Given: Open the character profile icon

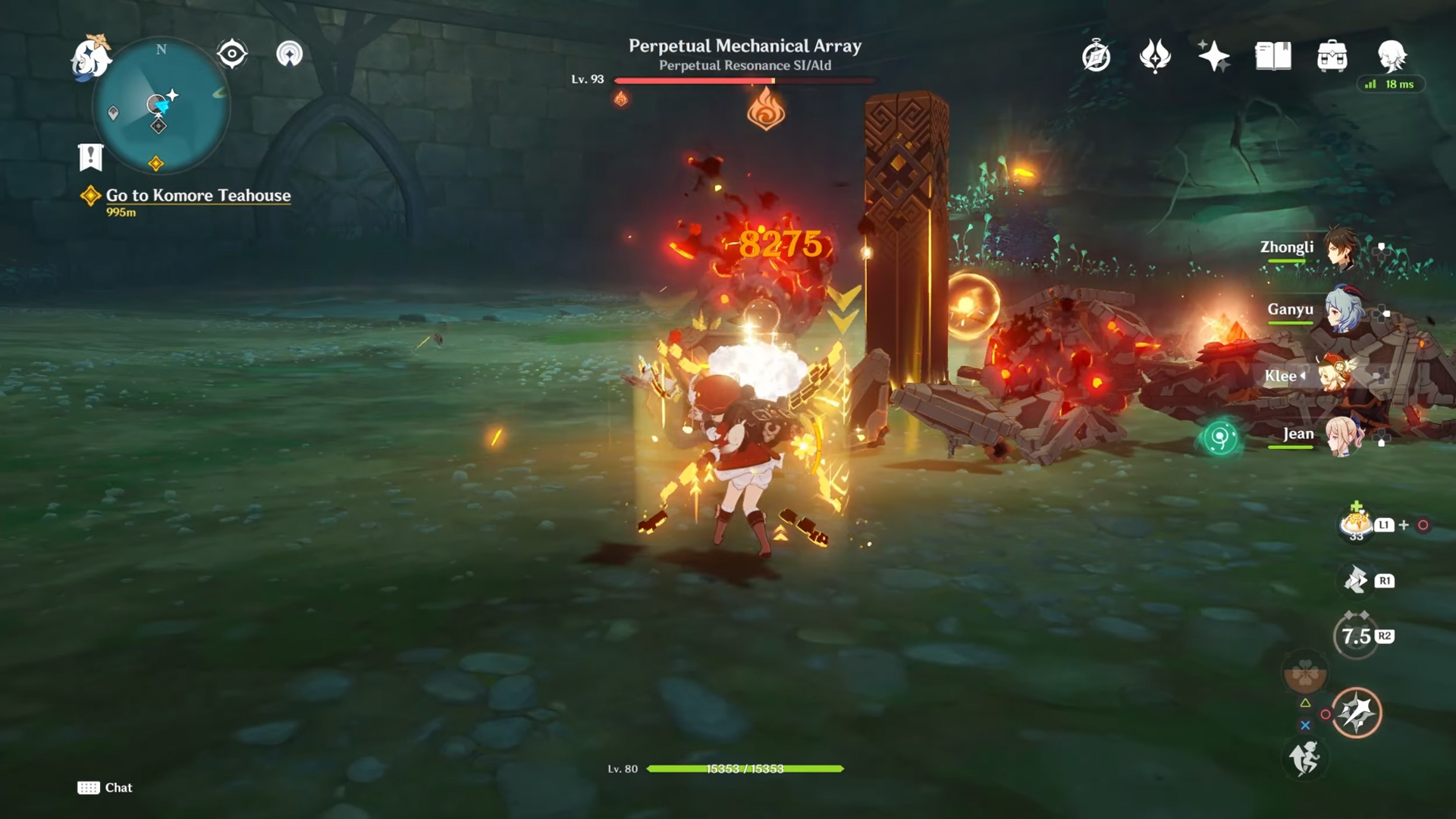Looking at the screenshot, I should [1392, 56].
